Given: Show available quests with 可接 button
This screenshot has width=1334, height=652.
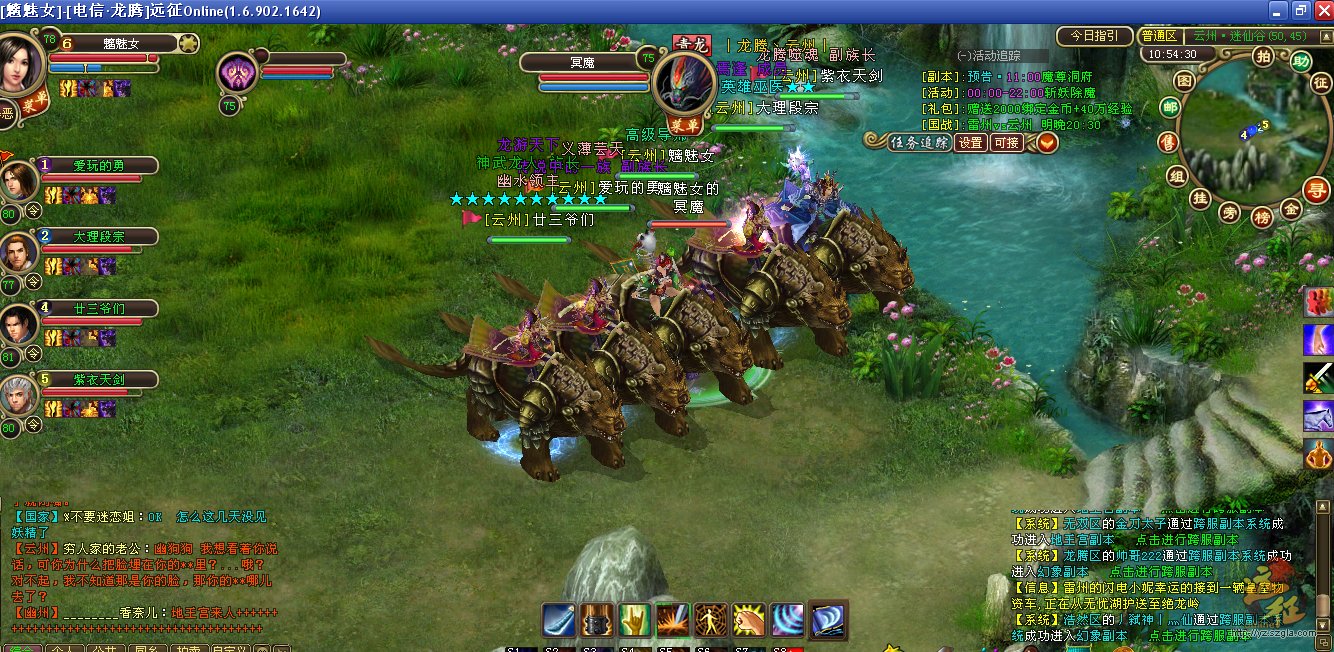Looking at the screenshot, I should pos(1006,142).
